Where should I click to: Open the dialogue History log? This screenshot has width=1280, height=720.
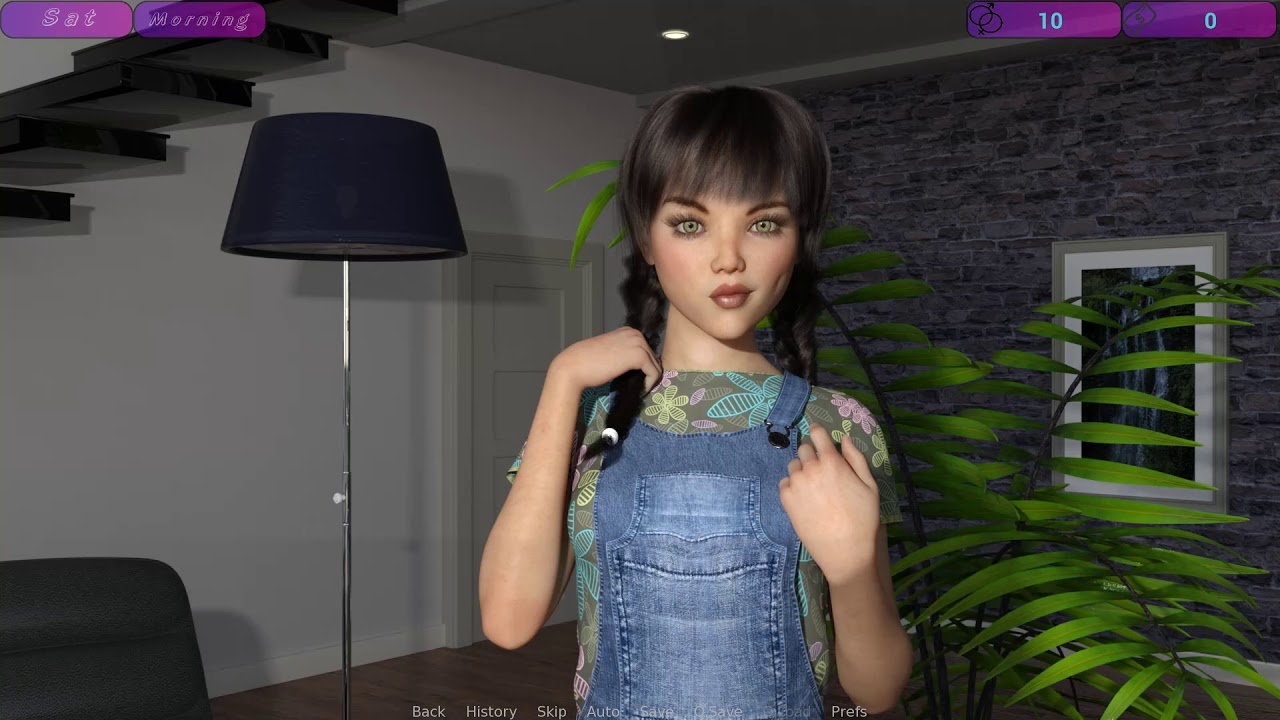coord(491,711)
